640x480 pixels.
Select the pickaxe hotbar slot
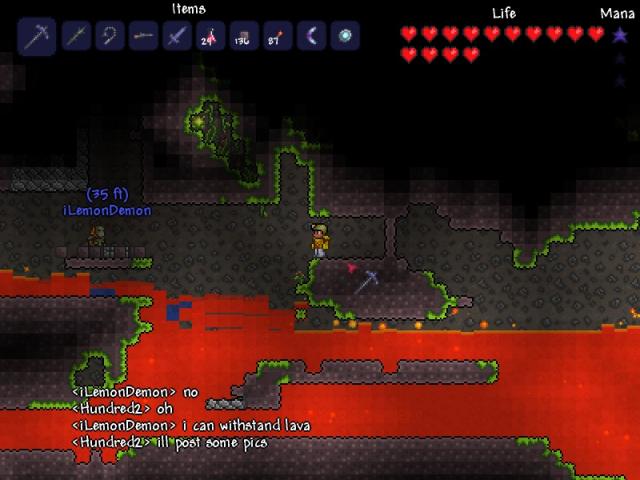(x=37, y=37)
